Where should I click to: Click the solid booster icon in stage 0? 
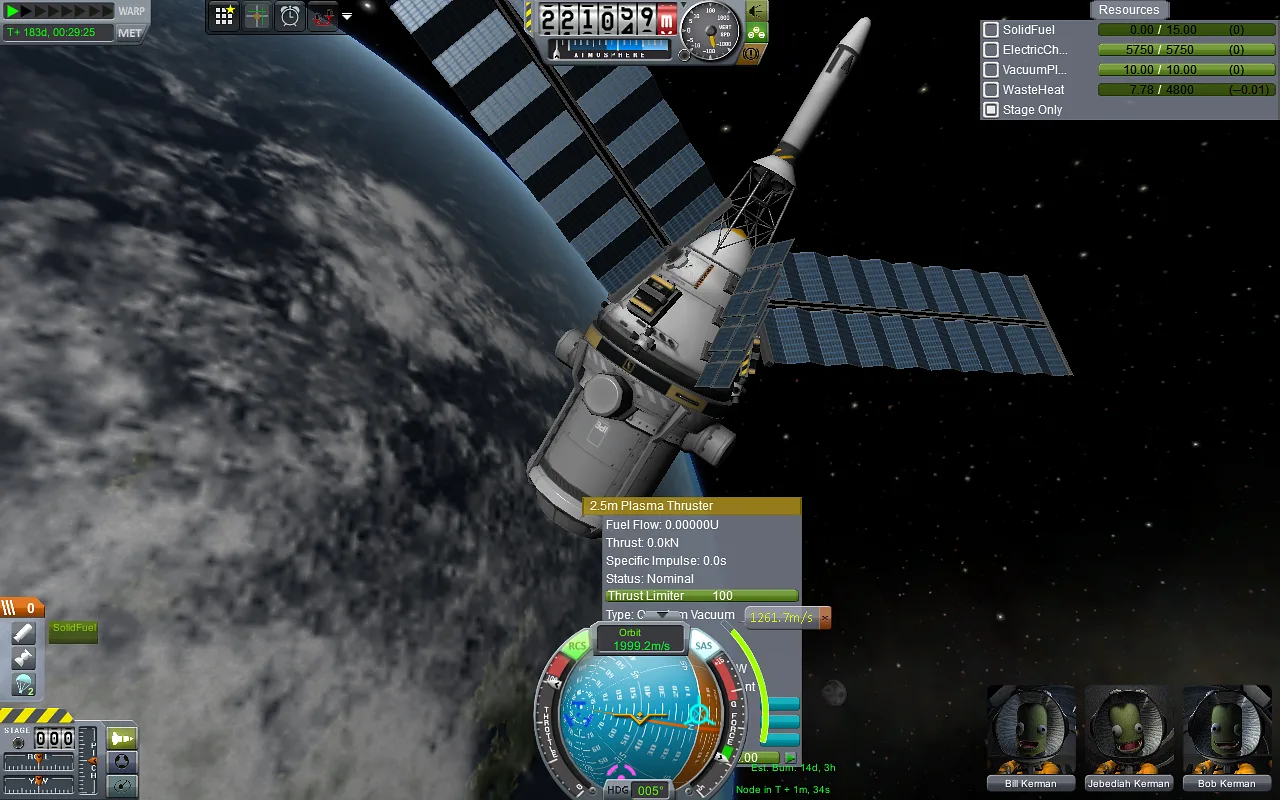click(23, 631)
